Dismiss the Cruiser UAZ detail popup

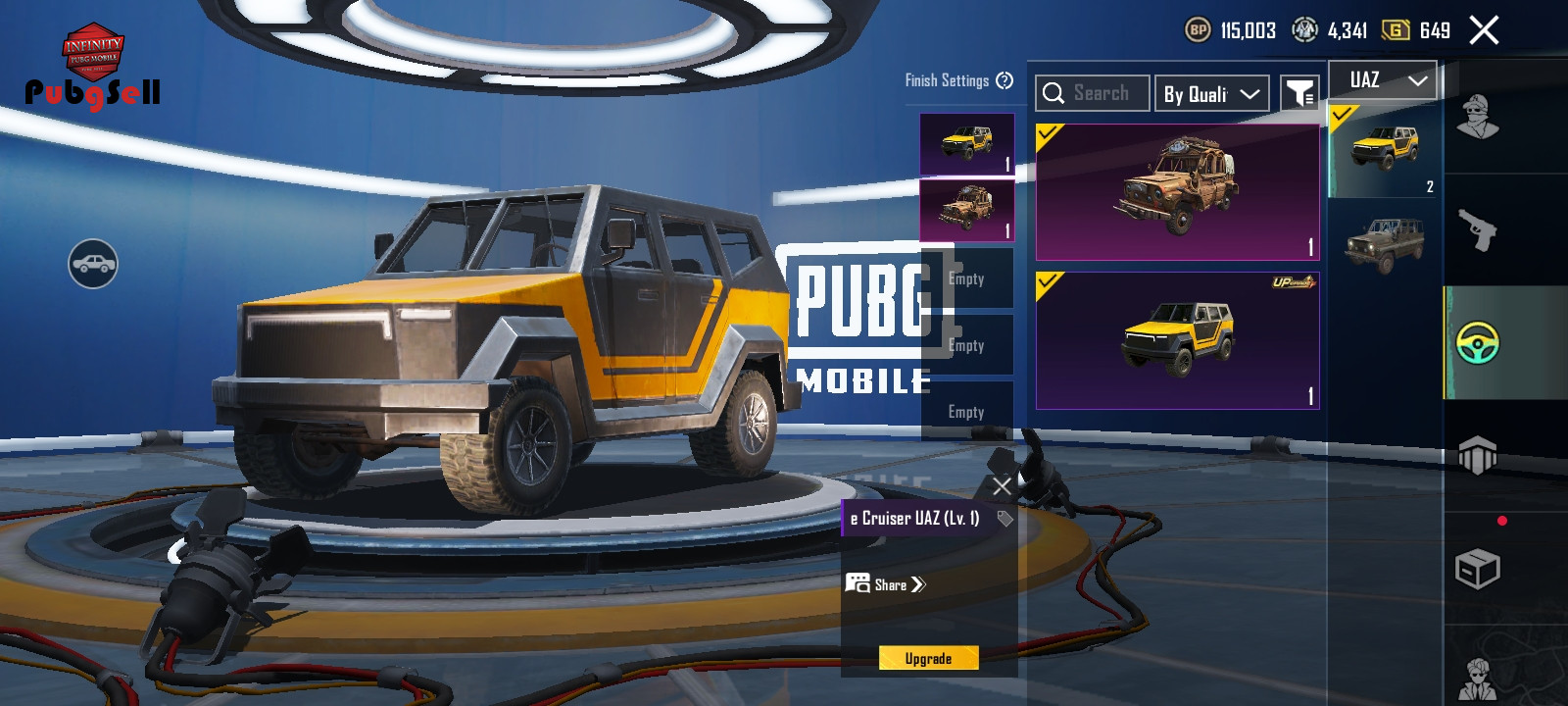point(1002,485)
